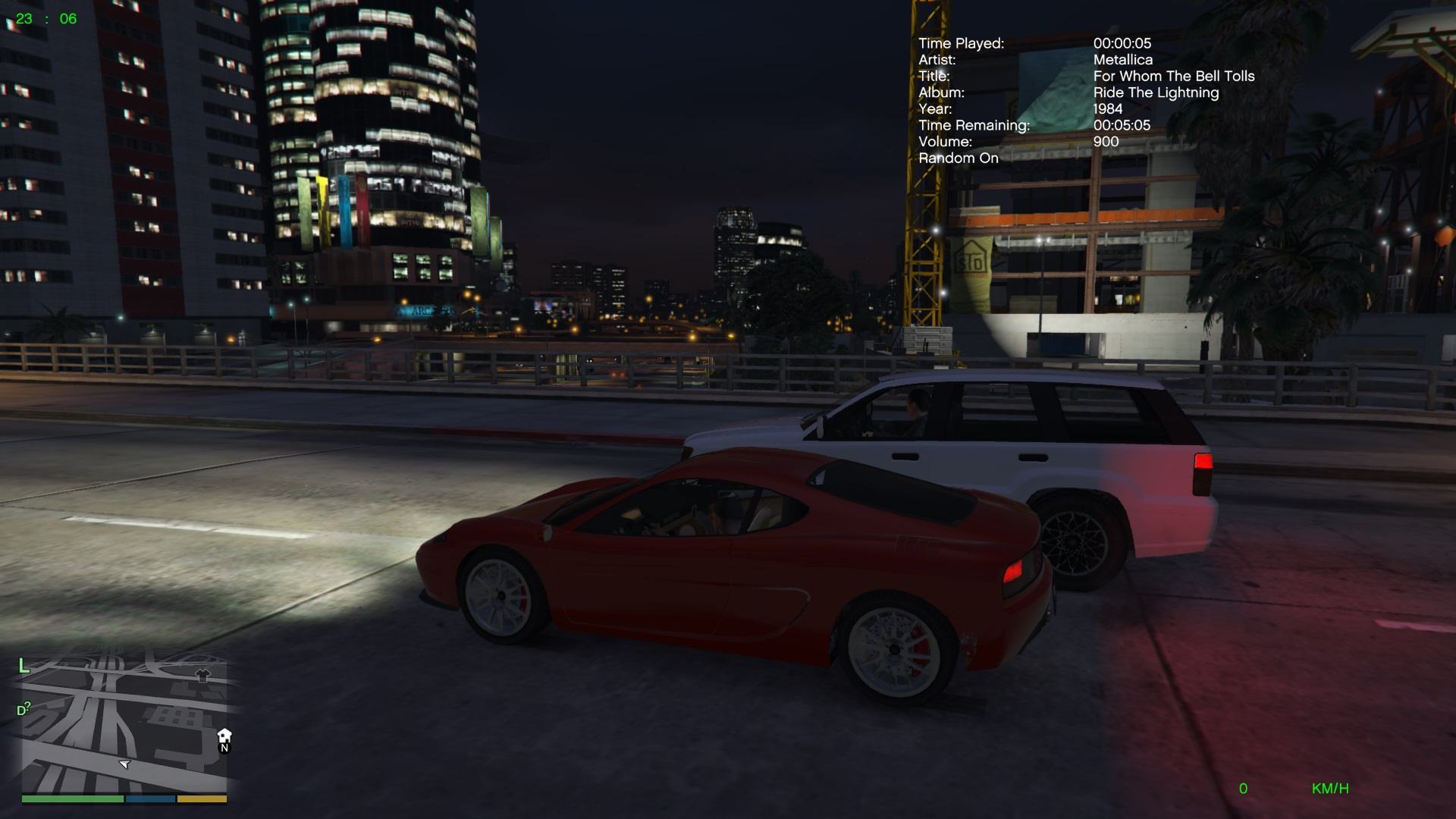Click the green D question mark blip
Screen dimensions: 1456x819
(24, 710)
